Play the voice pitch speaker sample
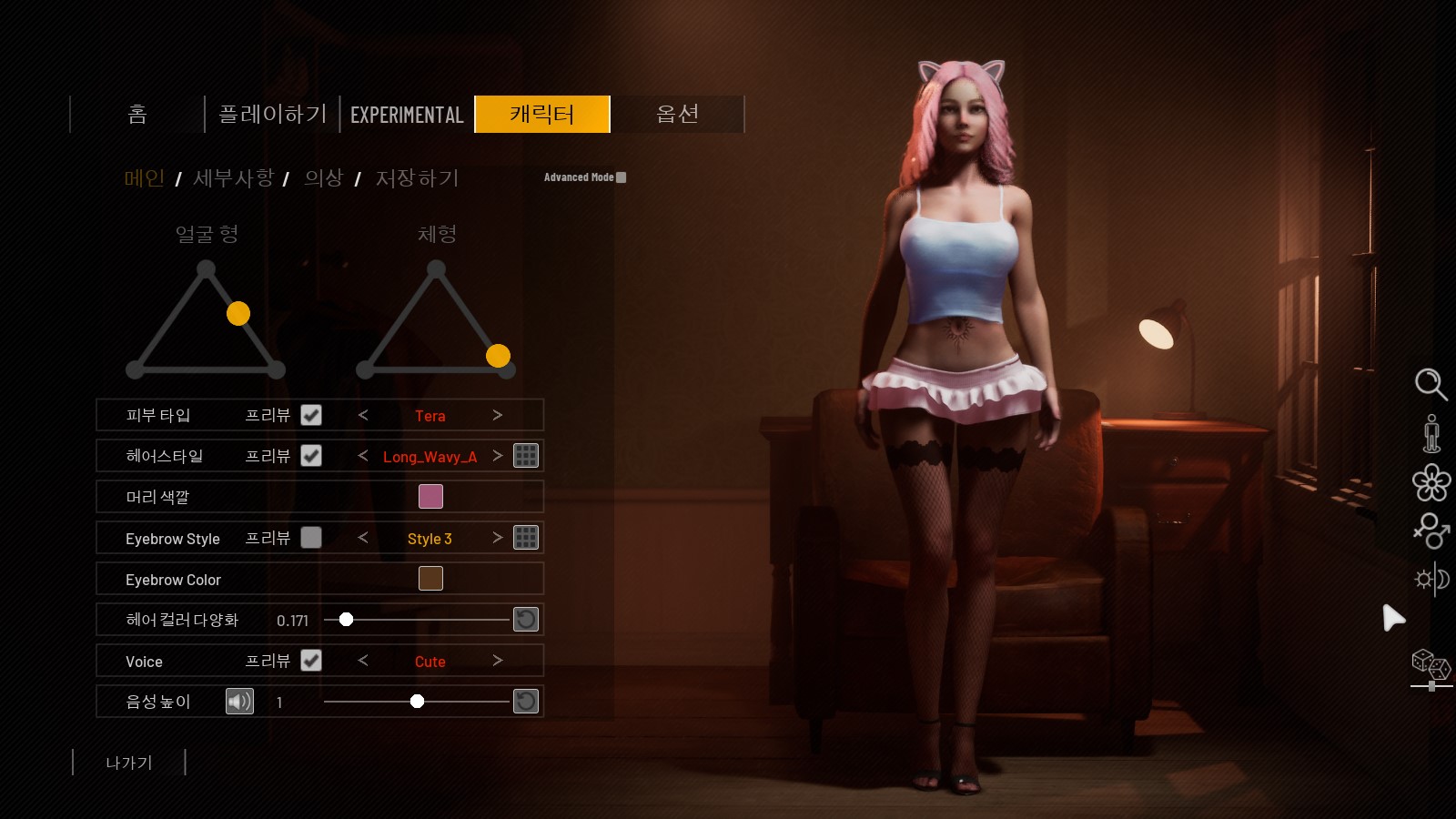Image resolution: width=1456 pixels, height=819 pixels. pos(239,702)
